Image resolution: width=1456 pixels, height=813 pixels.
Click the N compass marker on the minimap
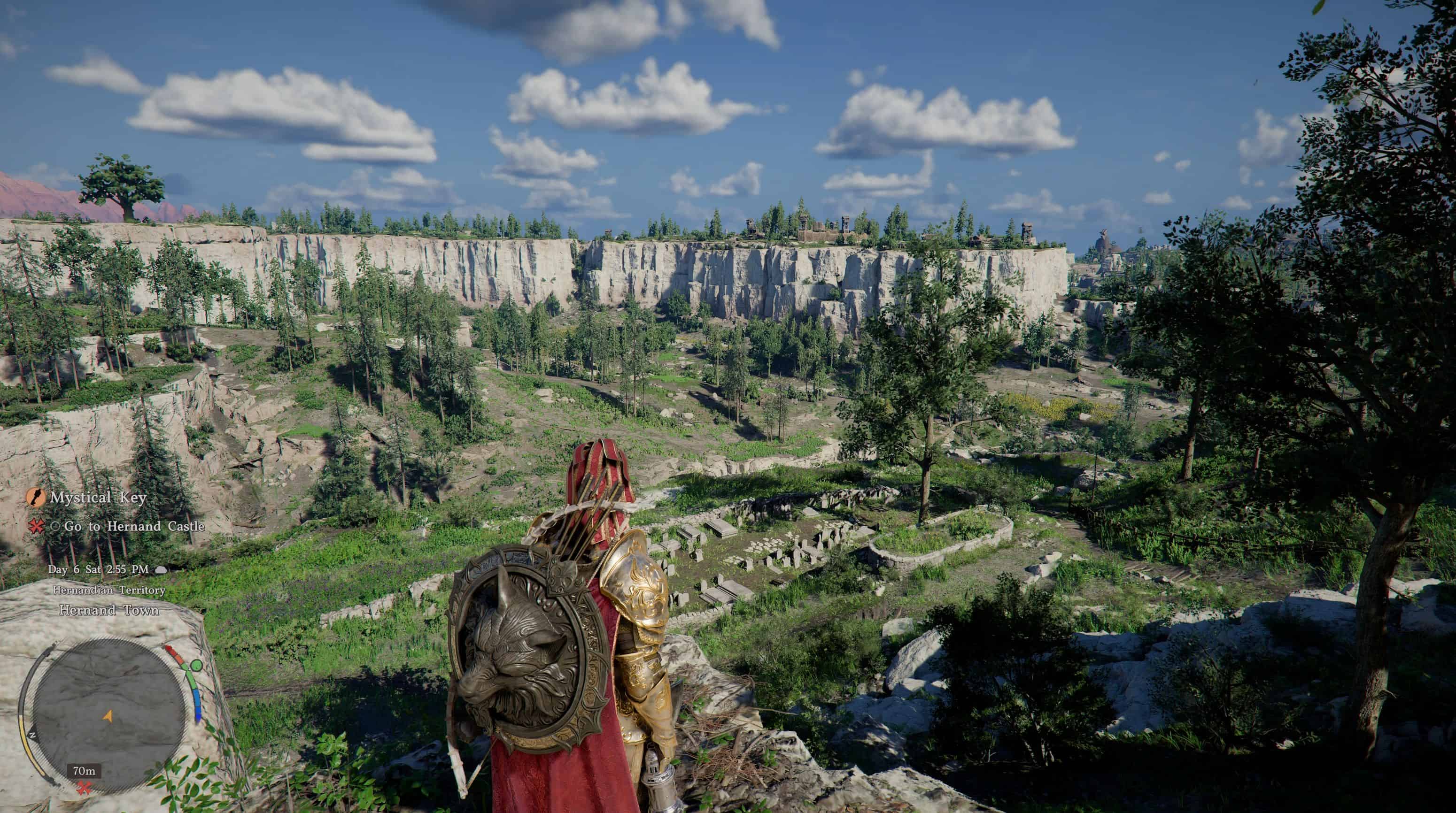tap(32, 735)
